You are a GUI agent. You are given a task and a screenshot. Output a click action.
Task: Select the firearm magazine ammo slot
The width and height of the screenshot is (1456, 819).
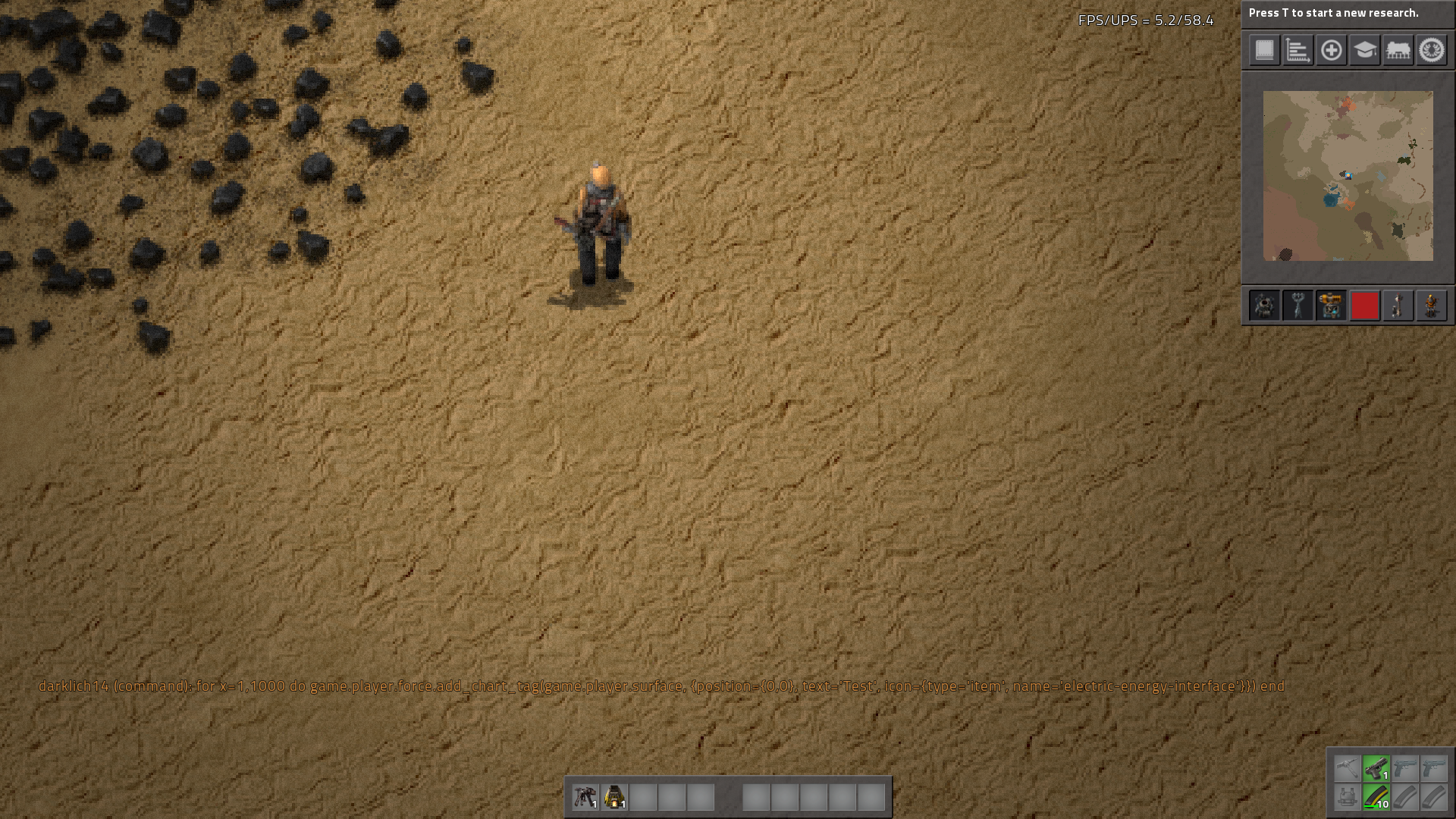(1376, 798)
